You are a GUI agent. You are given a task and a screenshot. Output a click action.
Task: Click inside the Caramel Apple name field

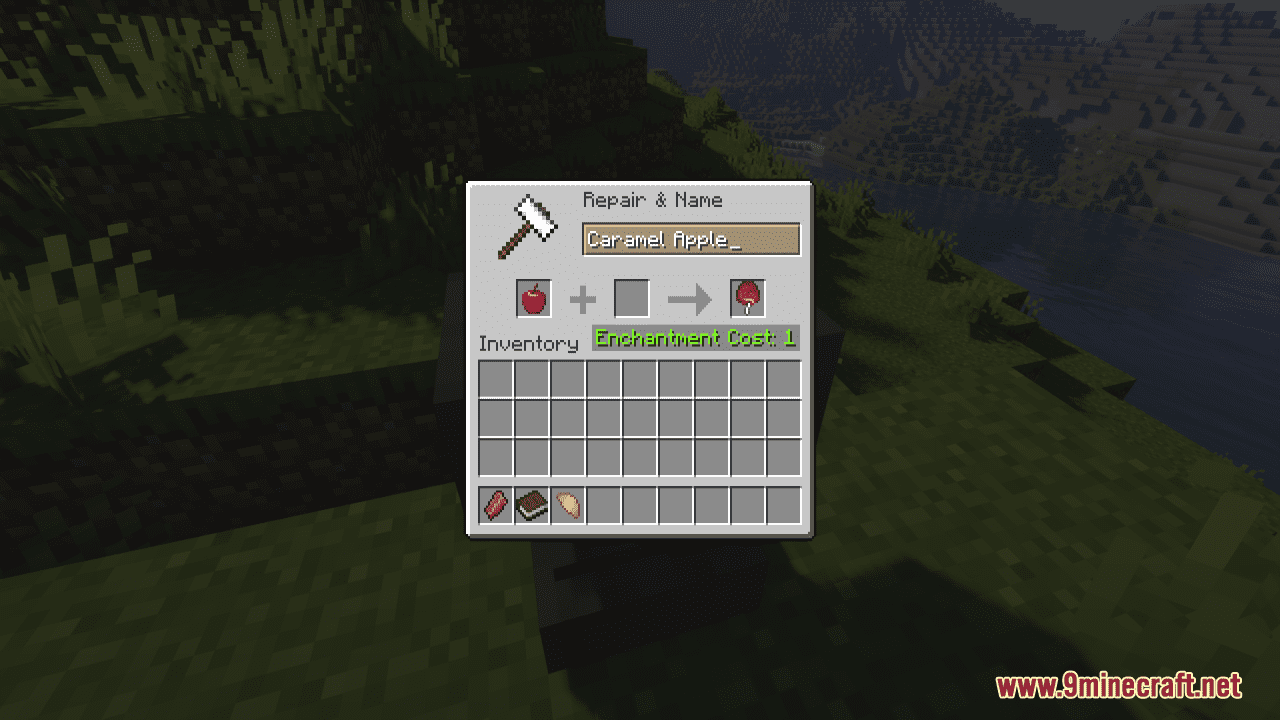690,239
